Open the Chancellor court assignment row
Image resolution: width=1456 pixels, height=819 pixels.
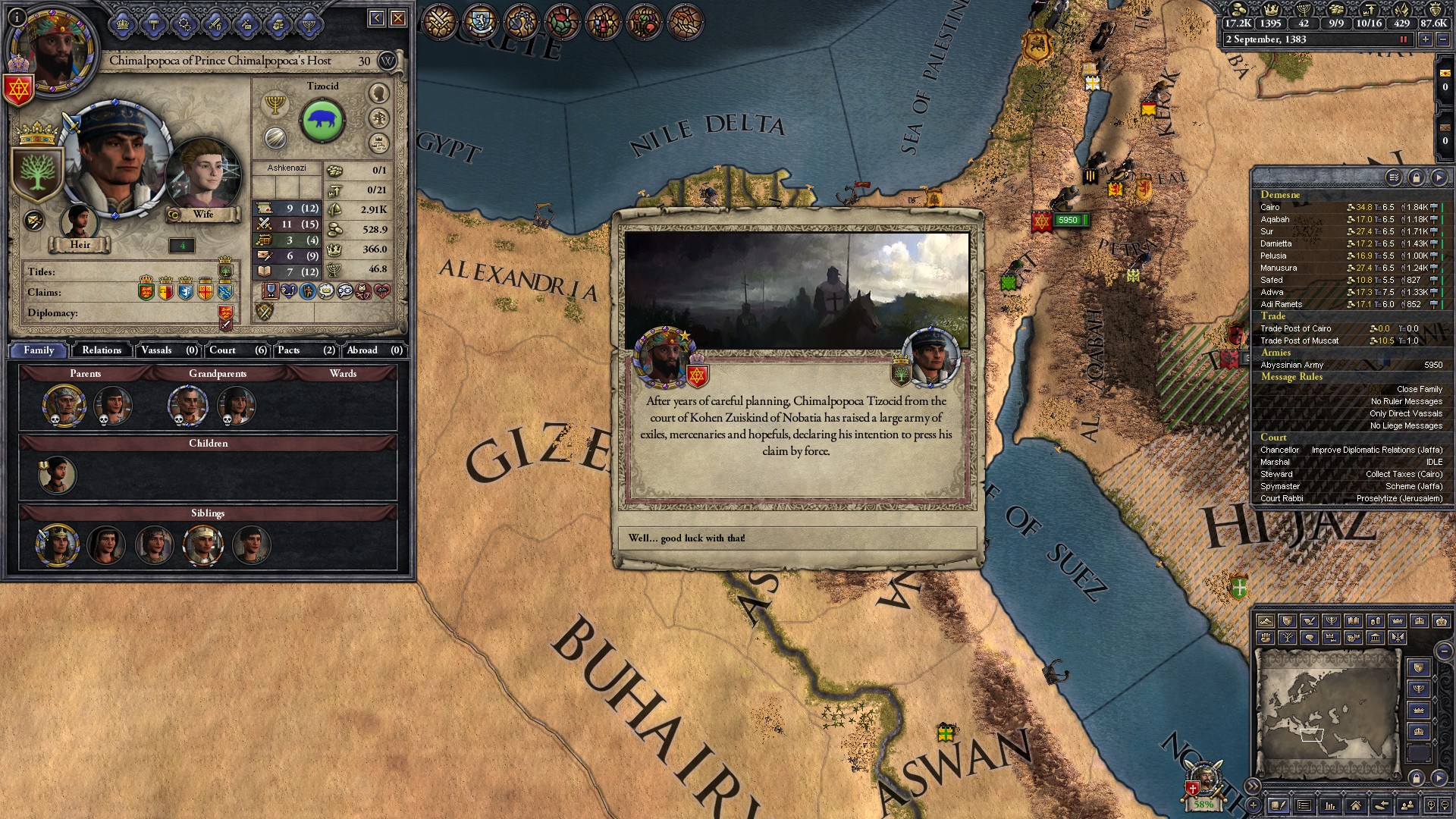tap(1350, 450)
